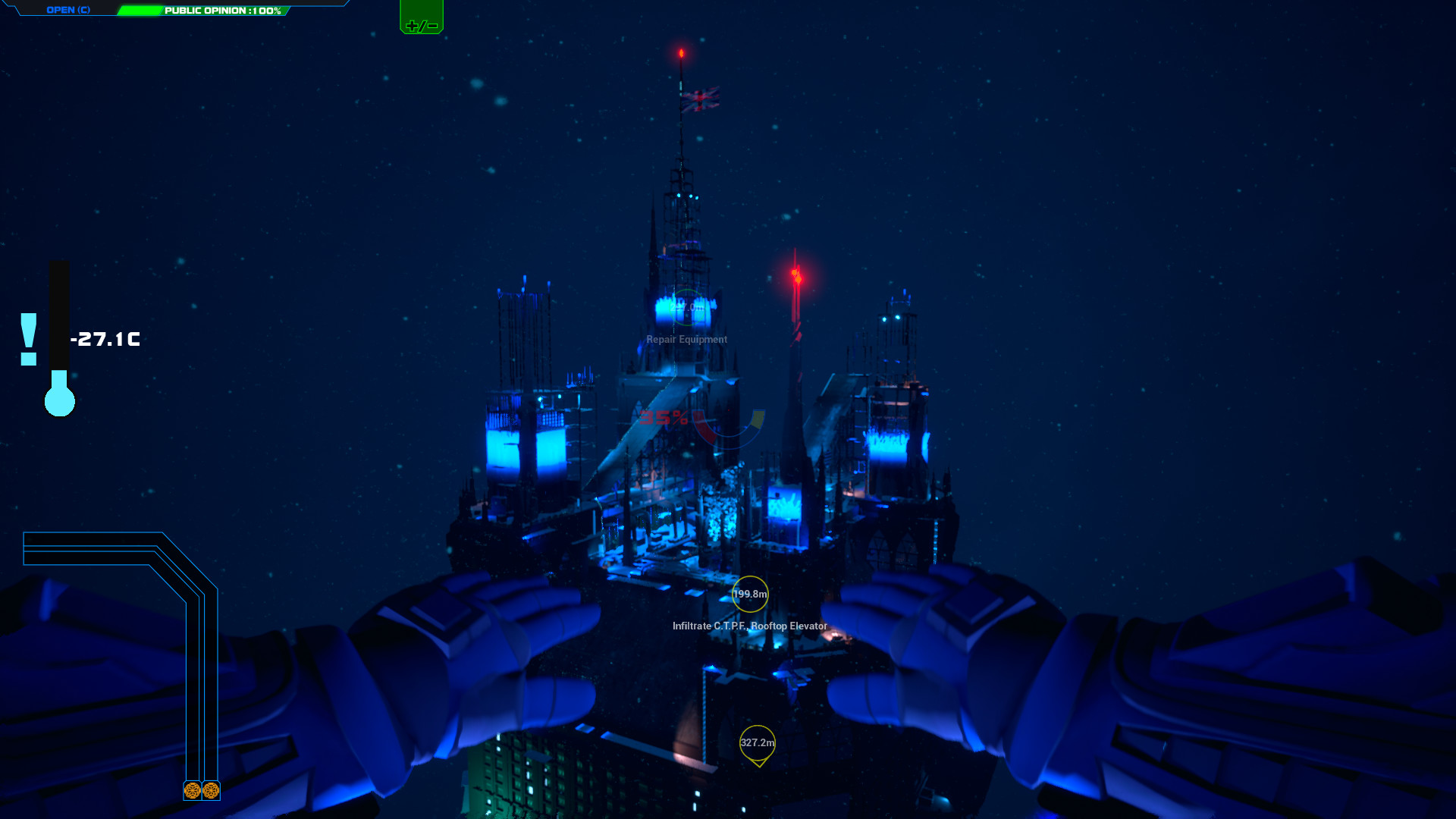This screenshot has width=1456, height=819.
Task: Select the left orange gadget icon near the minimap frame
Action: (x=192, y=792)
